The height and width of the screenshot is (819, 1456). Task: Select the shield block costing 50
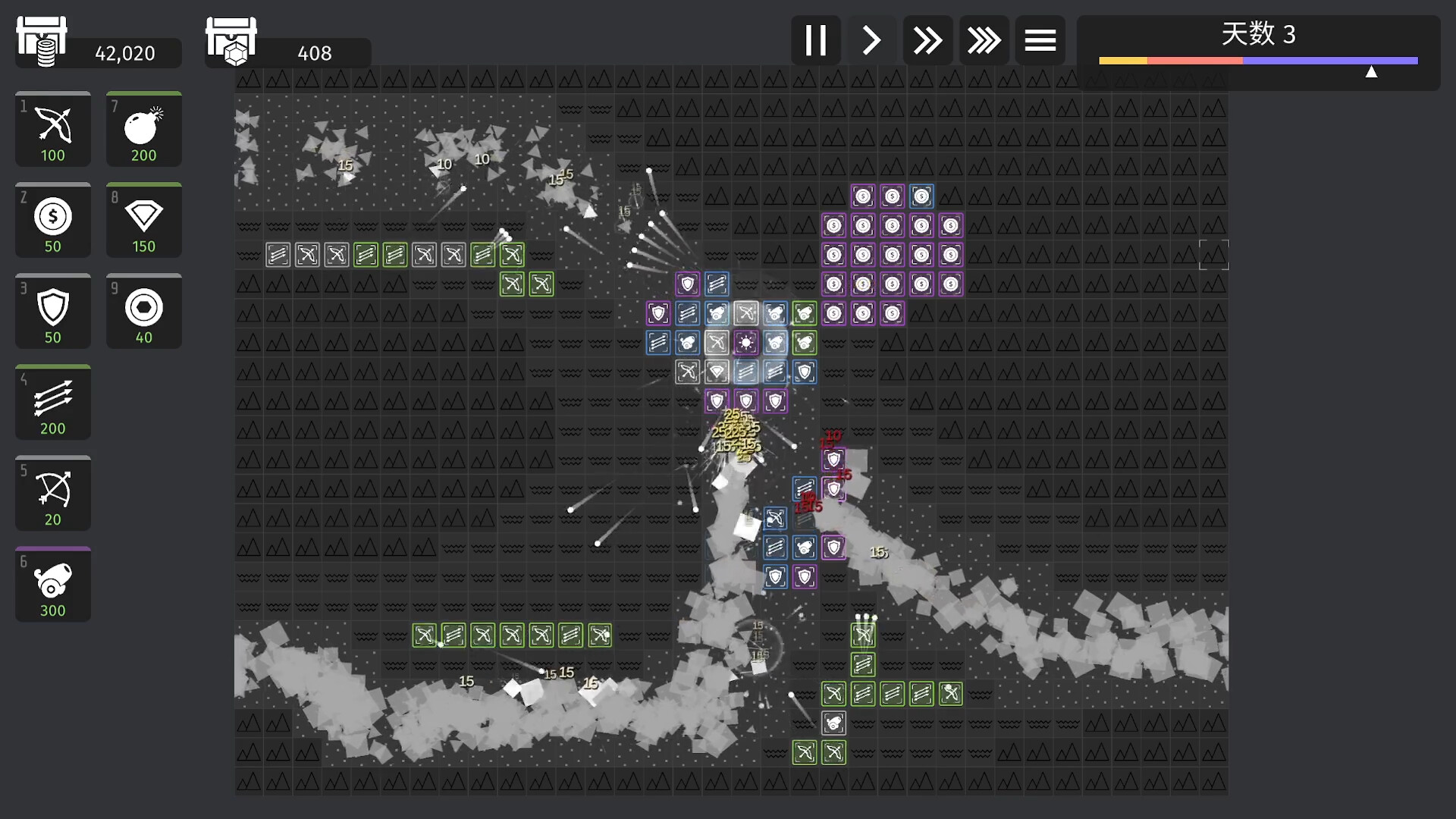(x=52, y=311)
